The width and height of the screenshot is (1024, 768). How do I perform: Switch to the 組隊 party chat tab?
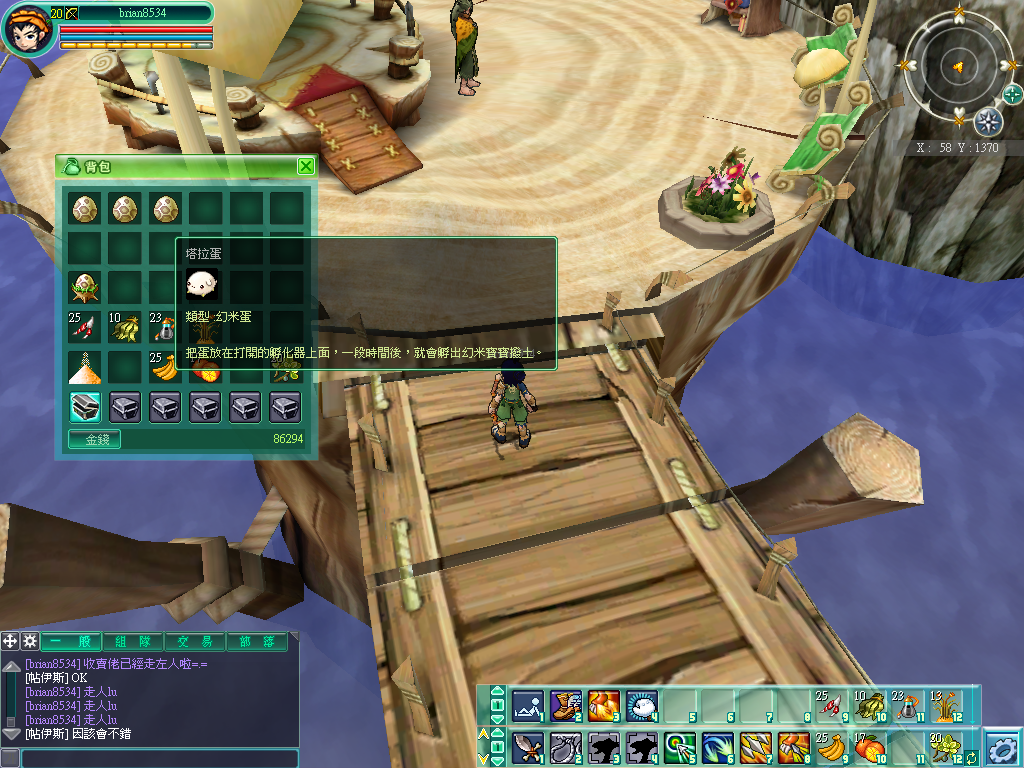pyautogui.click(x=133, y=642)
